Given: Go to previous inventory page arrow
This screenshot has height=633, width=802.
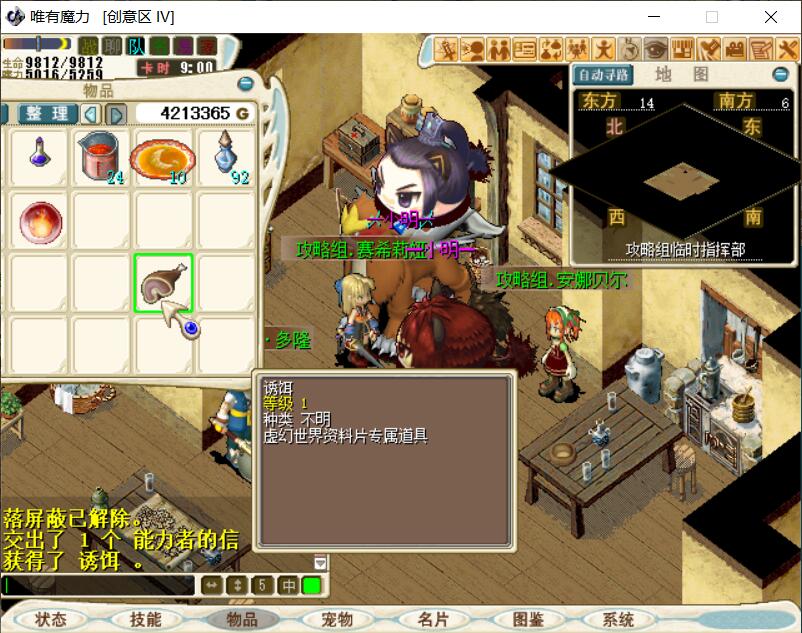Looking at the screenshot, I should (x=91, y=114).
